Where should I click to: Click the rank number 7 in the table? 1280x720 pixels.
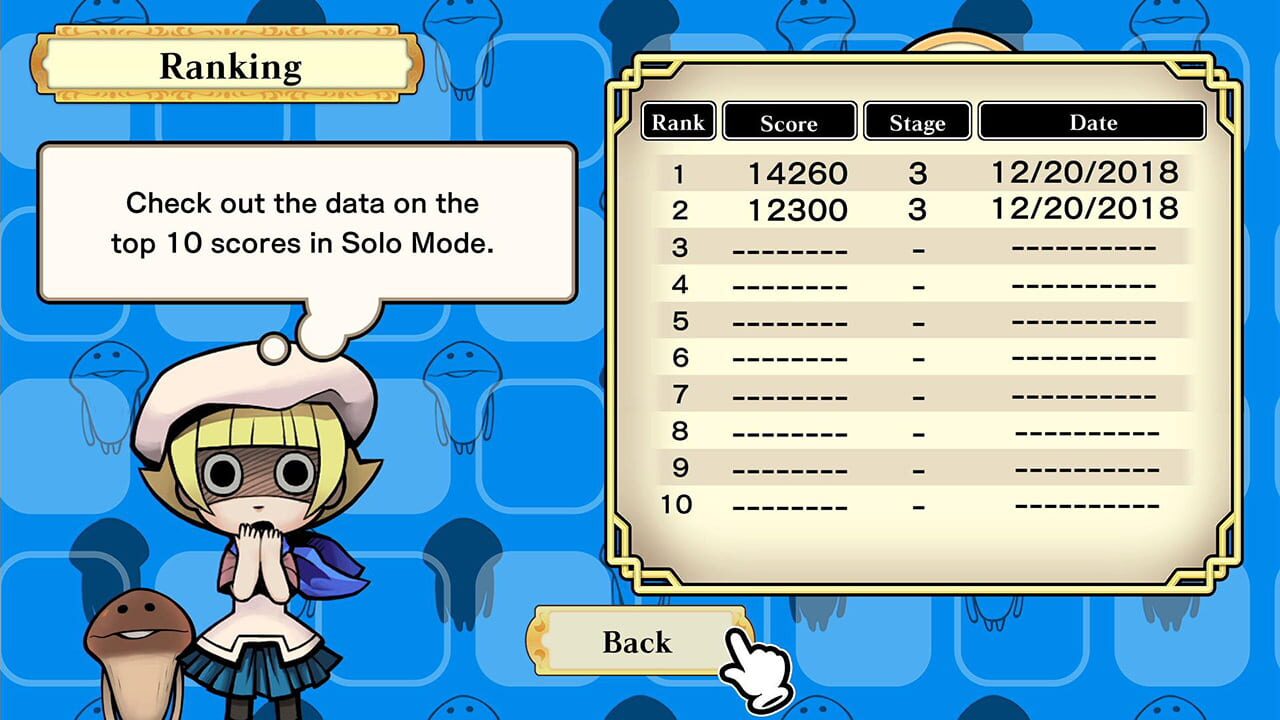(x=679, y=394)
